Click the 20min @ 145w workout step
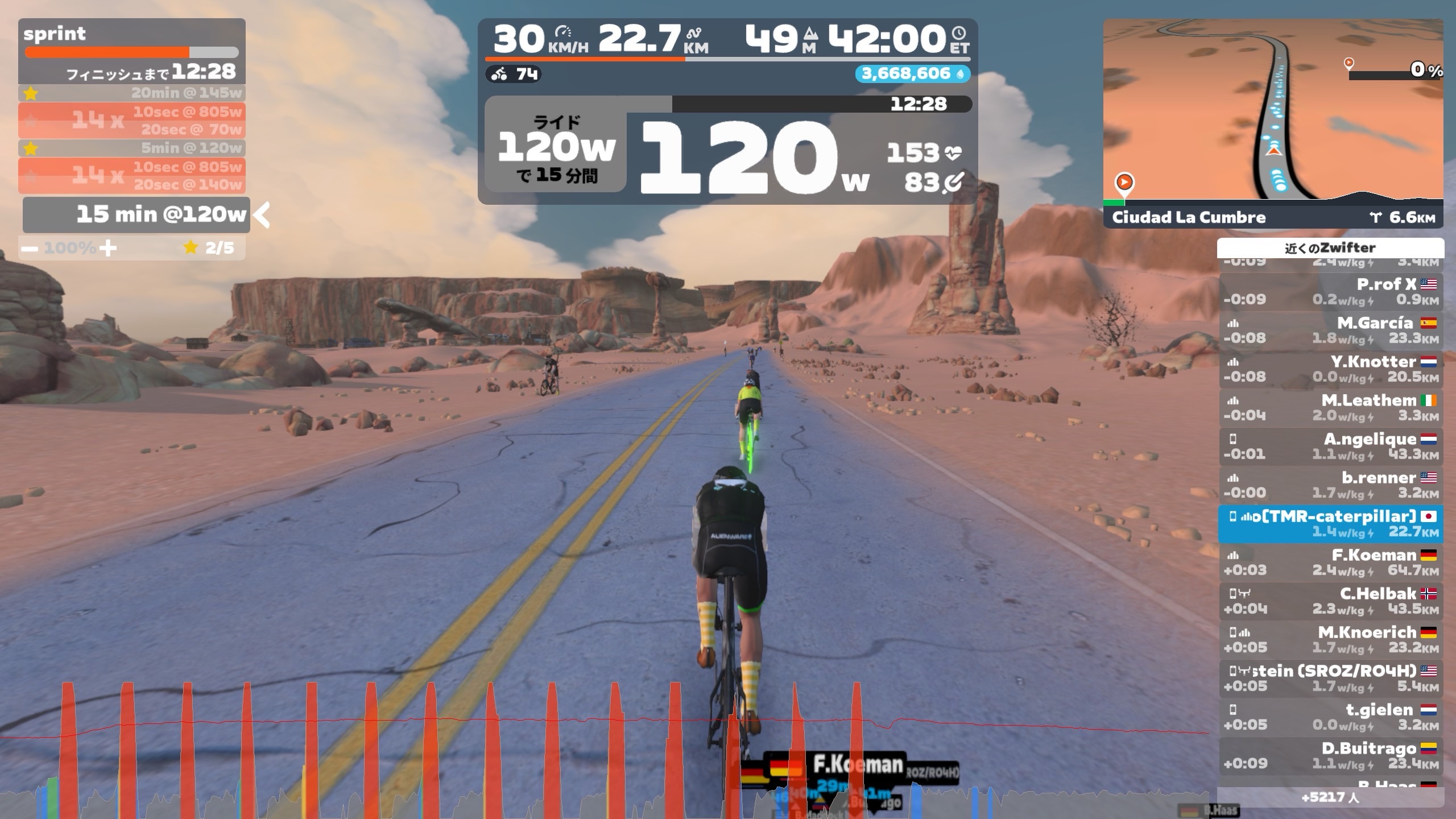 pyautogui.click(x=132, y=93)
